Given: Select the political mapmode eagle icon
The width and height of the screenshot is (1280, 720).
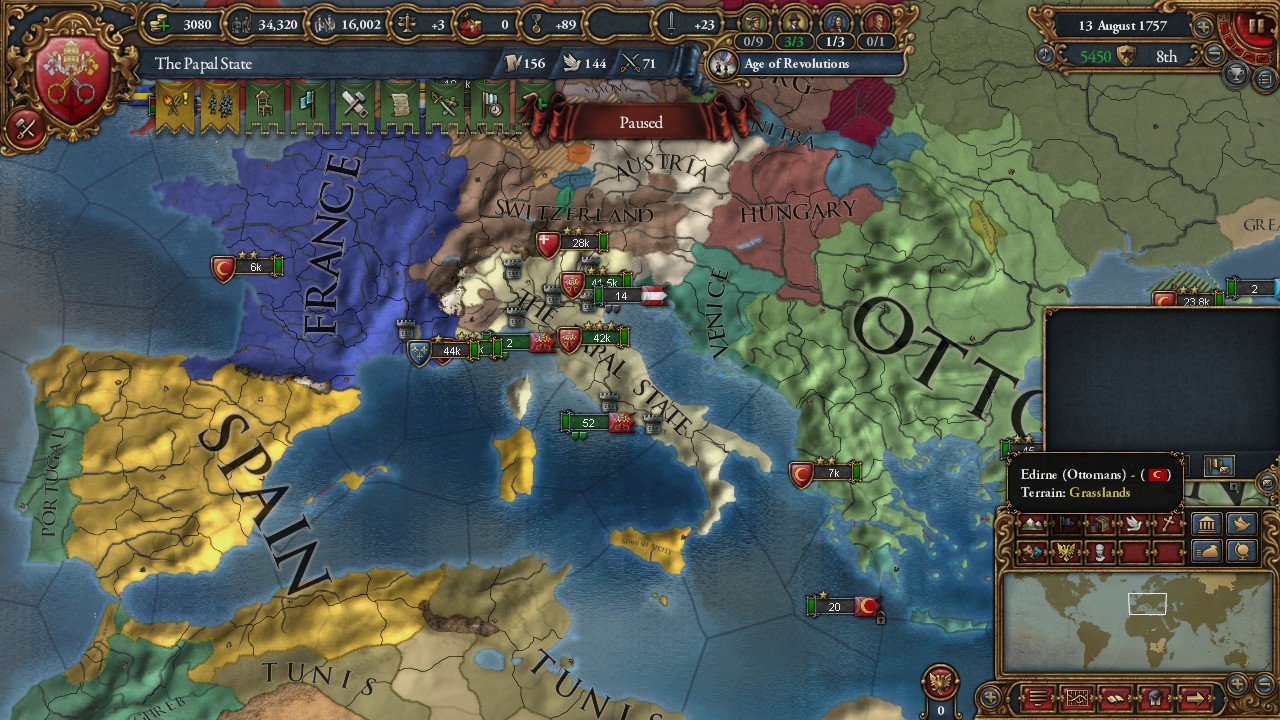Looking at the screenshot, I should (x=1064, y=553).
